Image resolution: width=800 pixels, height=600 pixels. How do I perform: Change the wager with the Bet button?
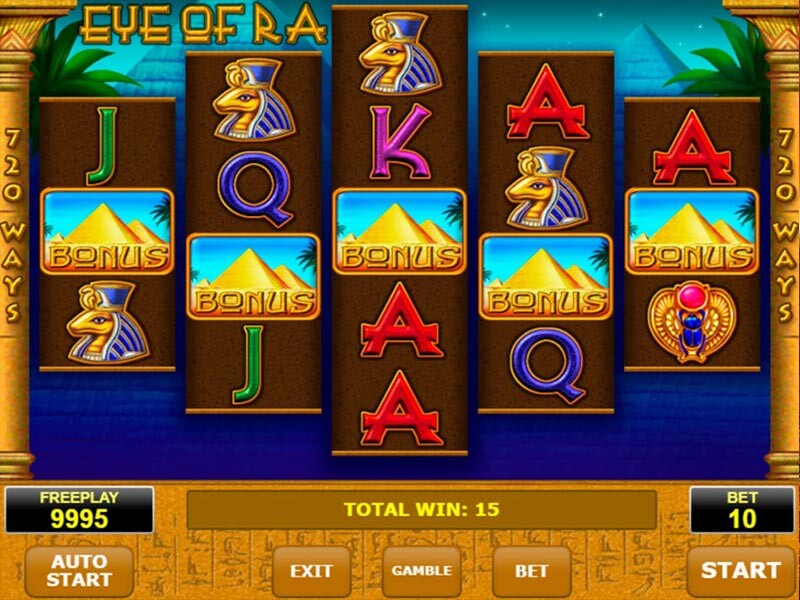click(531, 571)
